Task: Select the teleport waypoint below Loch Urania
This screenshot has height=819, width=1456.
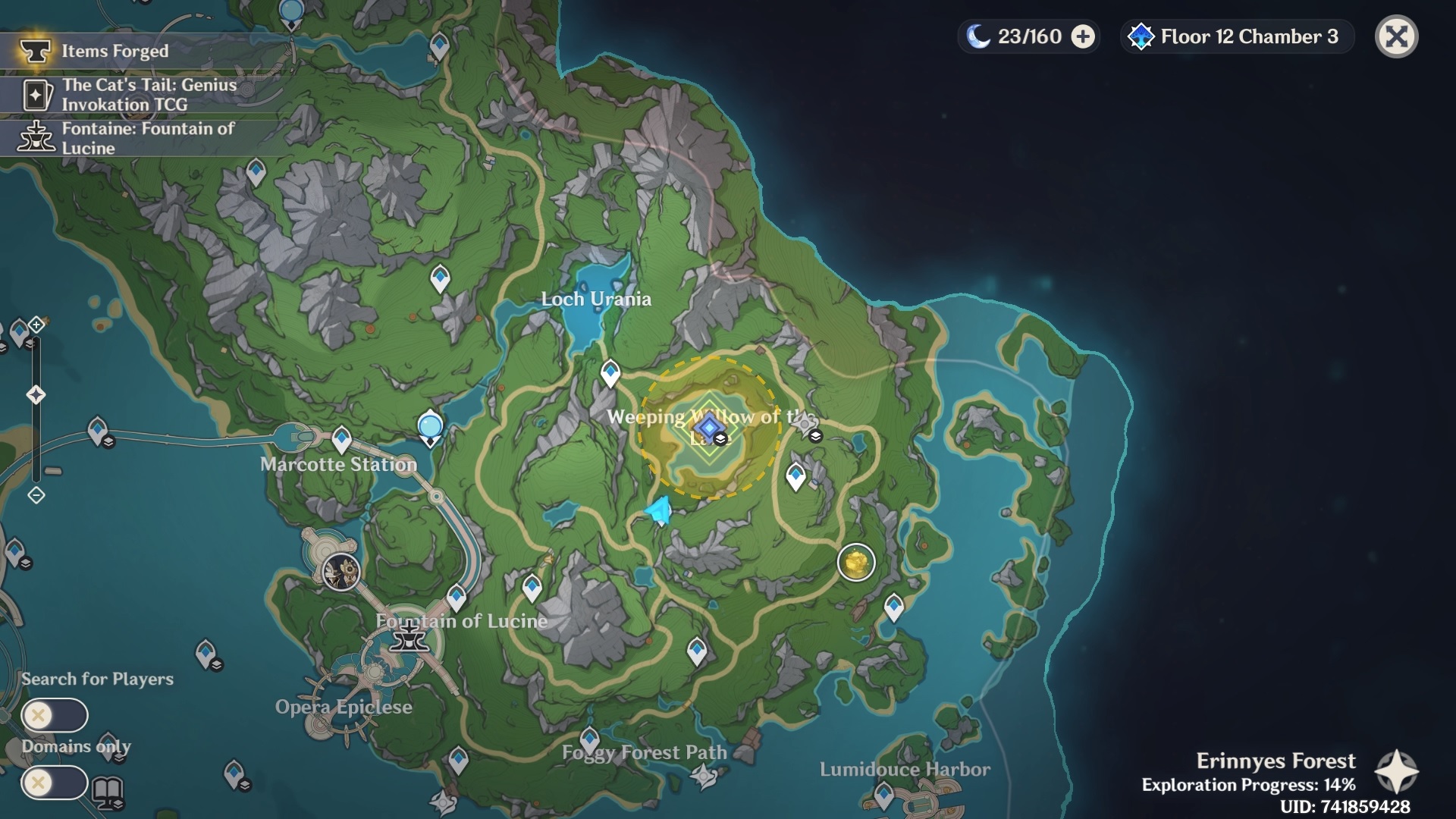Action: (x=610, y=372)
